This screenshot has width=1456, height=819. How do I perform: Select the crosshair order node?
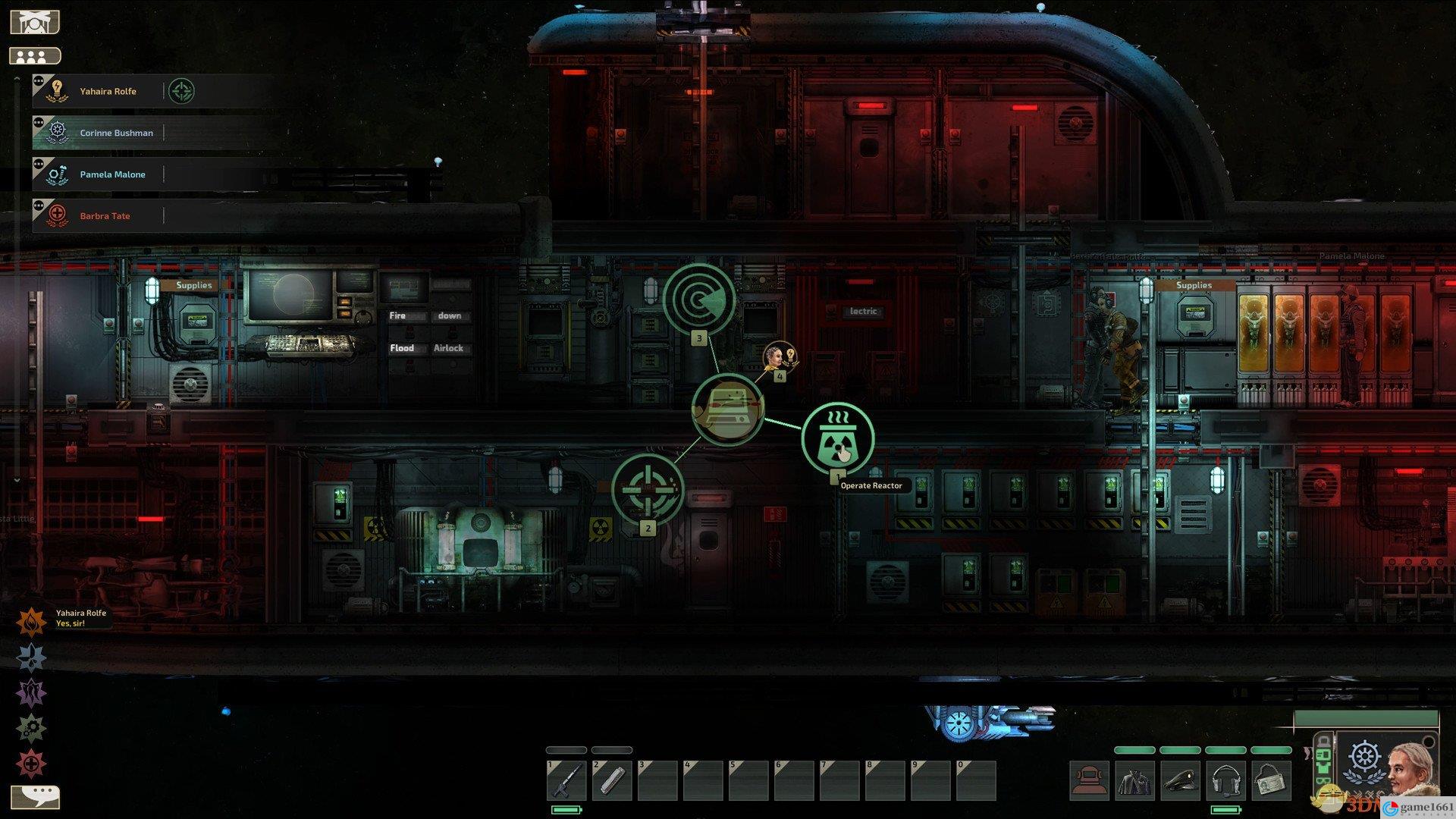pyautogui.click(x=648, y=489)
